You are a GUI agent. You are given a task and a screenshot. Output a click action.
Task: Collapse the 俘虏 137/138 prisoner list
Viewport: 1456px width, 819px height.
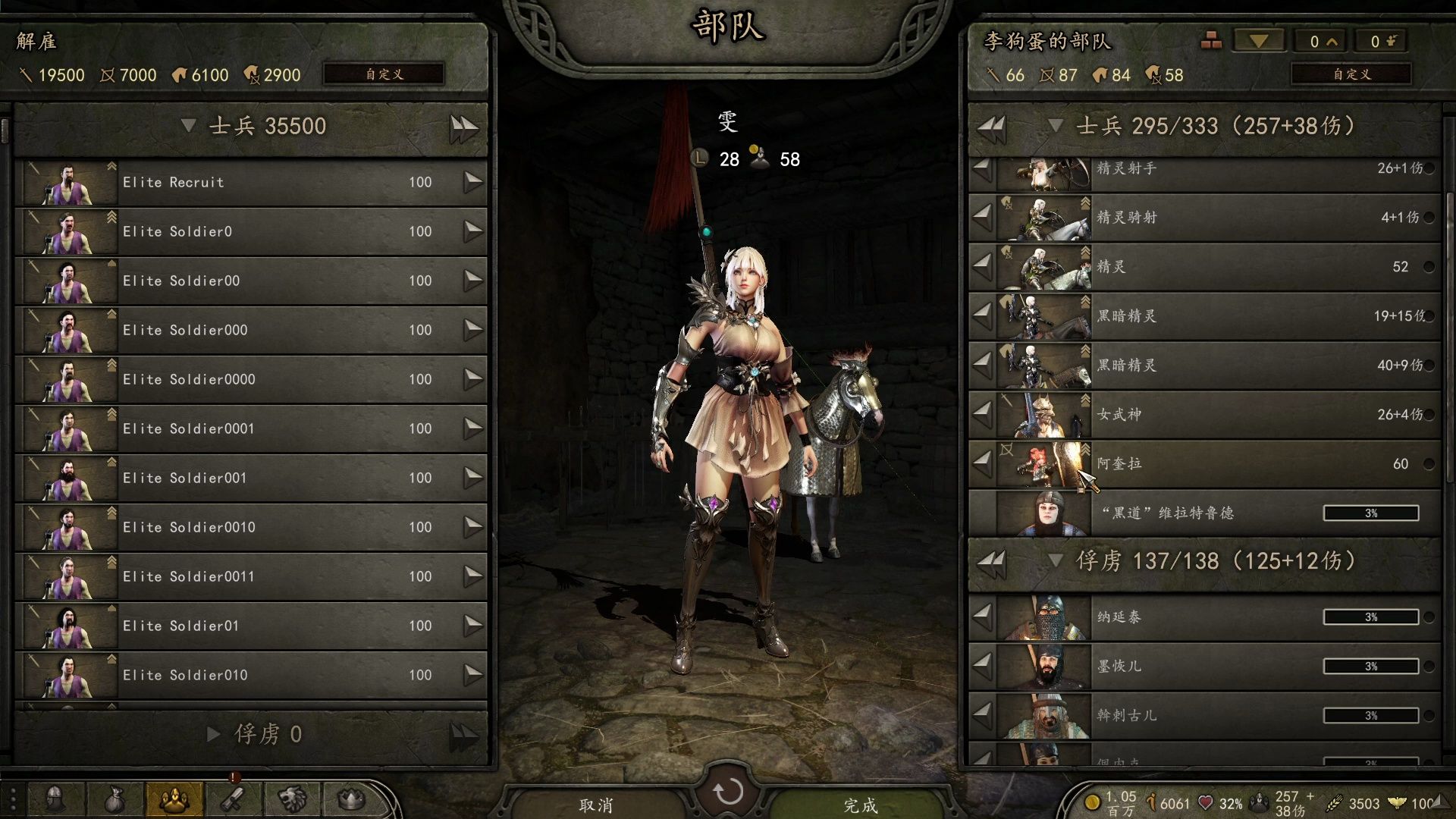1055,561
